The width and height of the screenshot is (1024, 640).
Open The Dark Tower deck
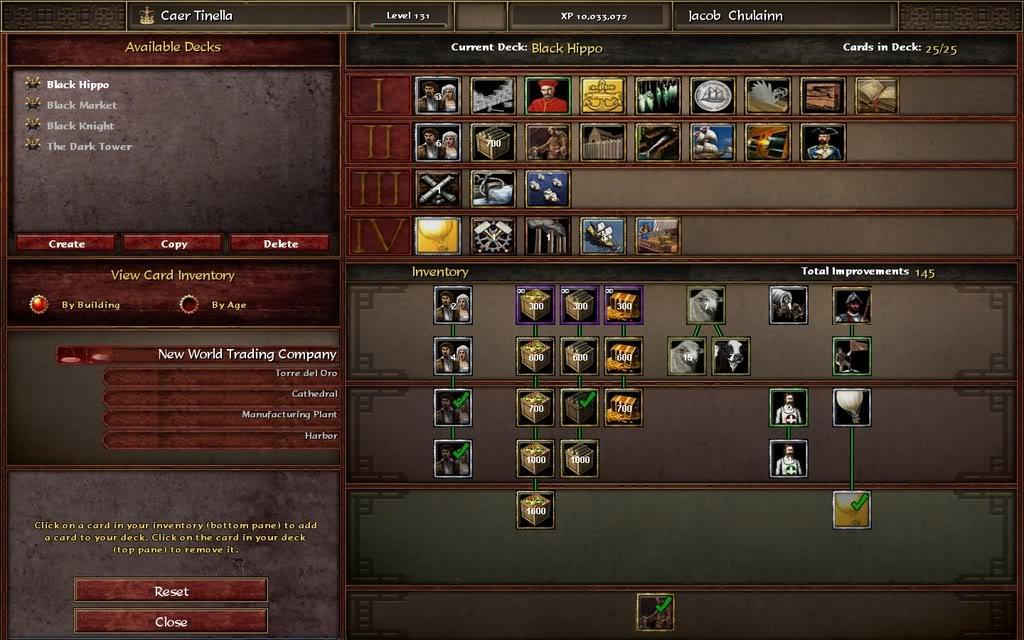coord(89,147)
